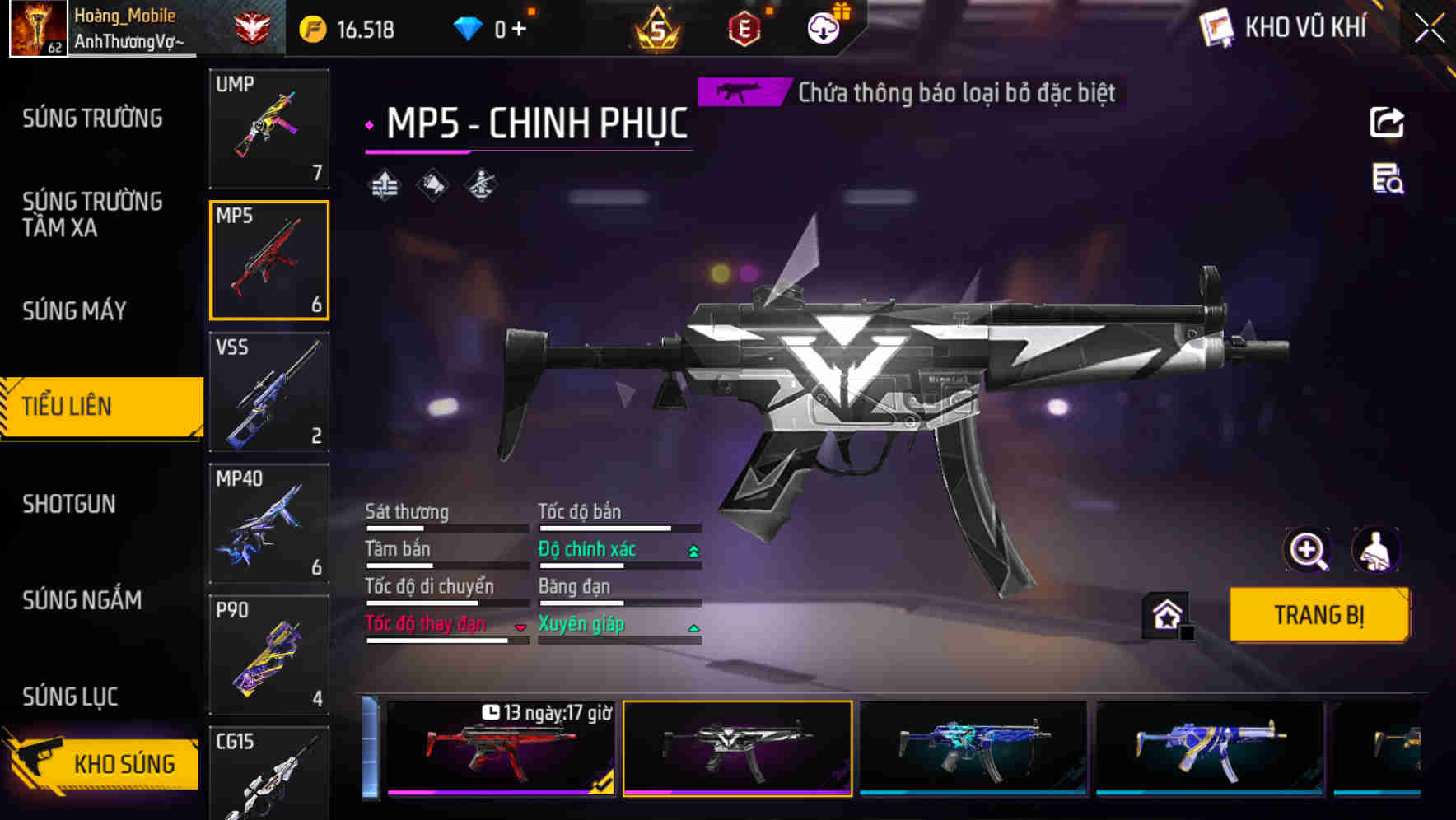
Task: Open the player profile avatar
Action: (x=38, y=29)
